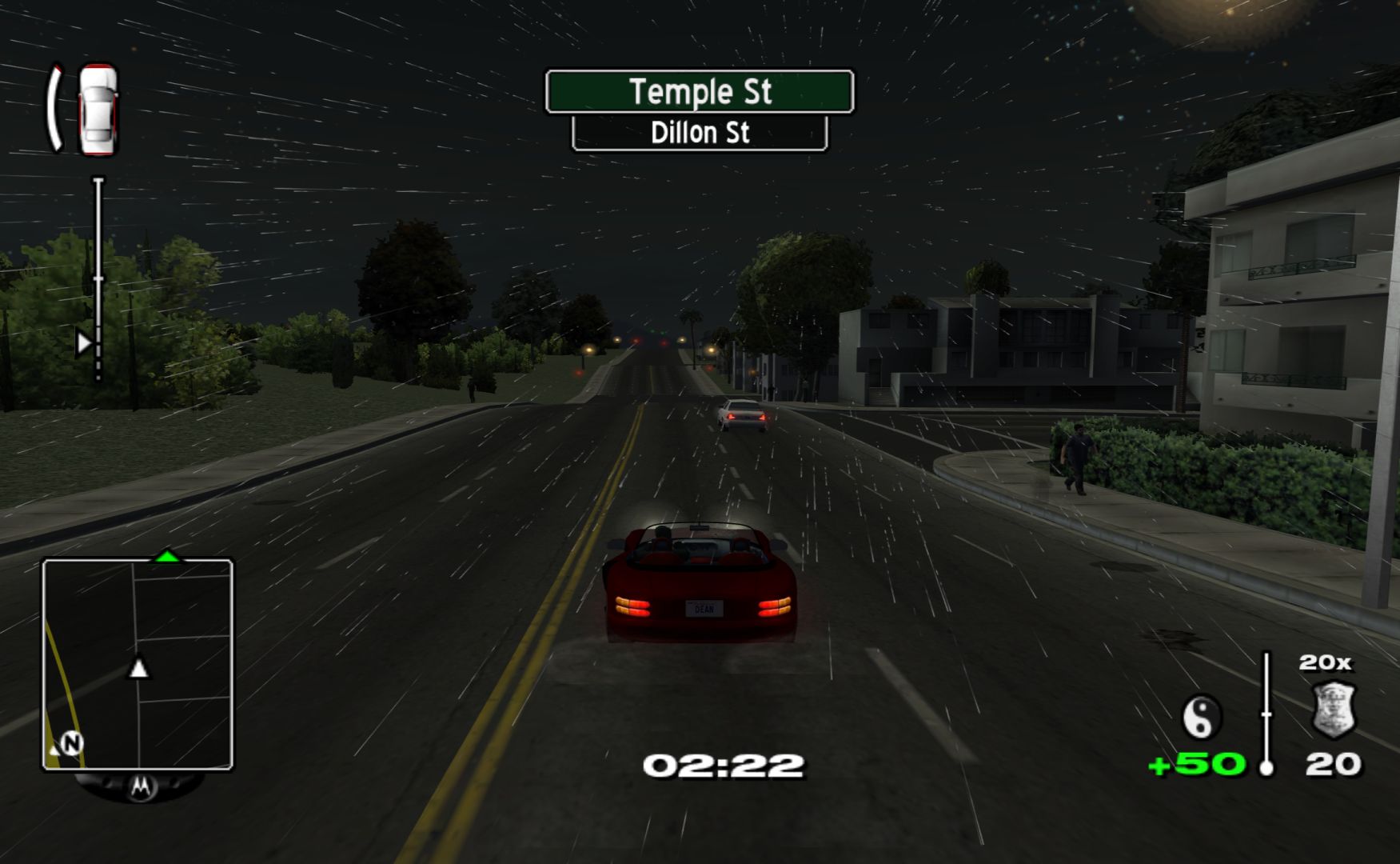
Task: Click the yin-yang reputation icon
Action: point(1201,716)
